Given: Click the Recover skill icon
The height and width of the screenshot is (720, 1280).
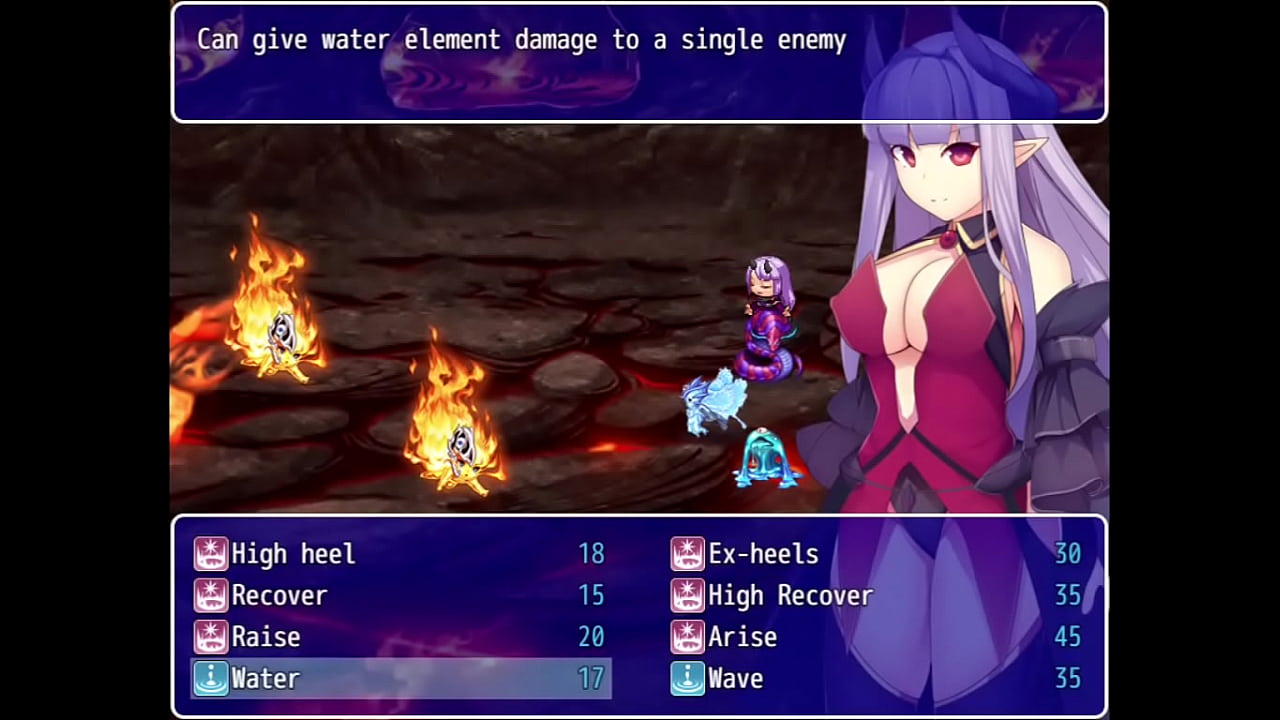Looking at the screenshot, I should [211, 595].
